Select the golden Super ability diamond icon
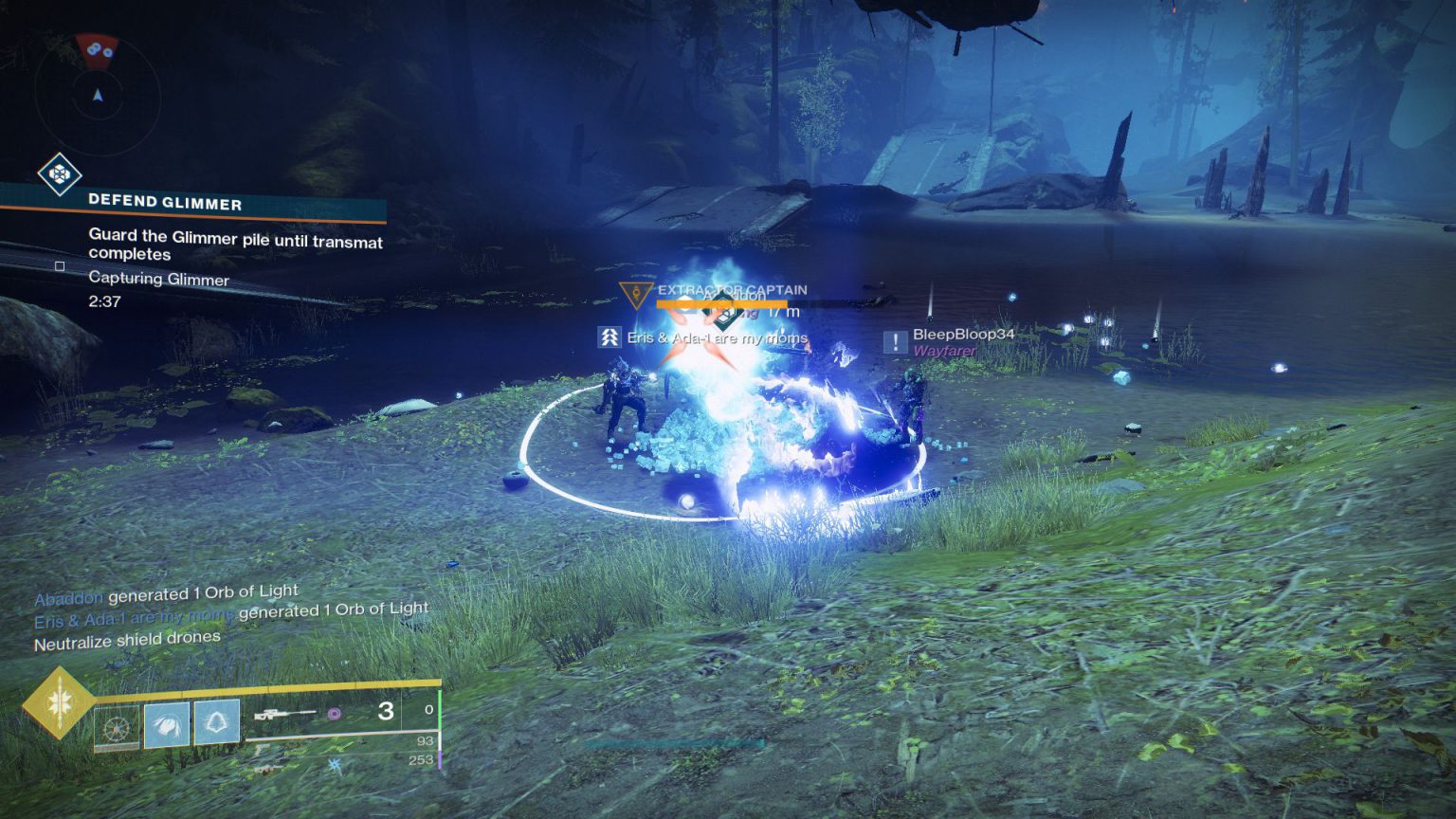The image size is (1456, 819). point(61,703)
